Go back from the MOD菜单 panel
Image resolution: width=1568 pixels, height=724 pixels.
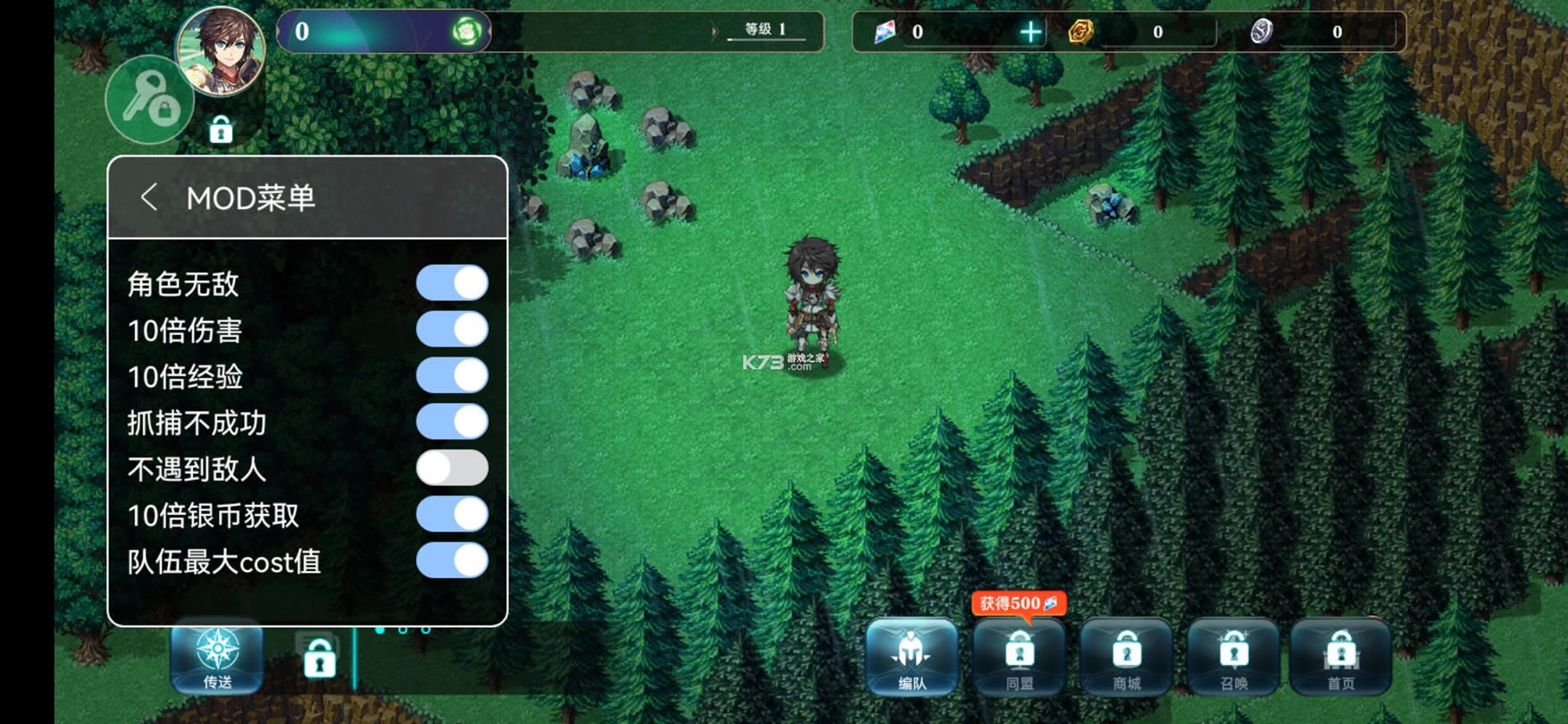coord(149,198)
